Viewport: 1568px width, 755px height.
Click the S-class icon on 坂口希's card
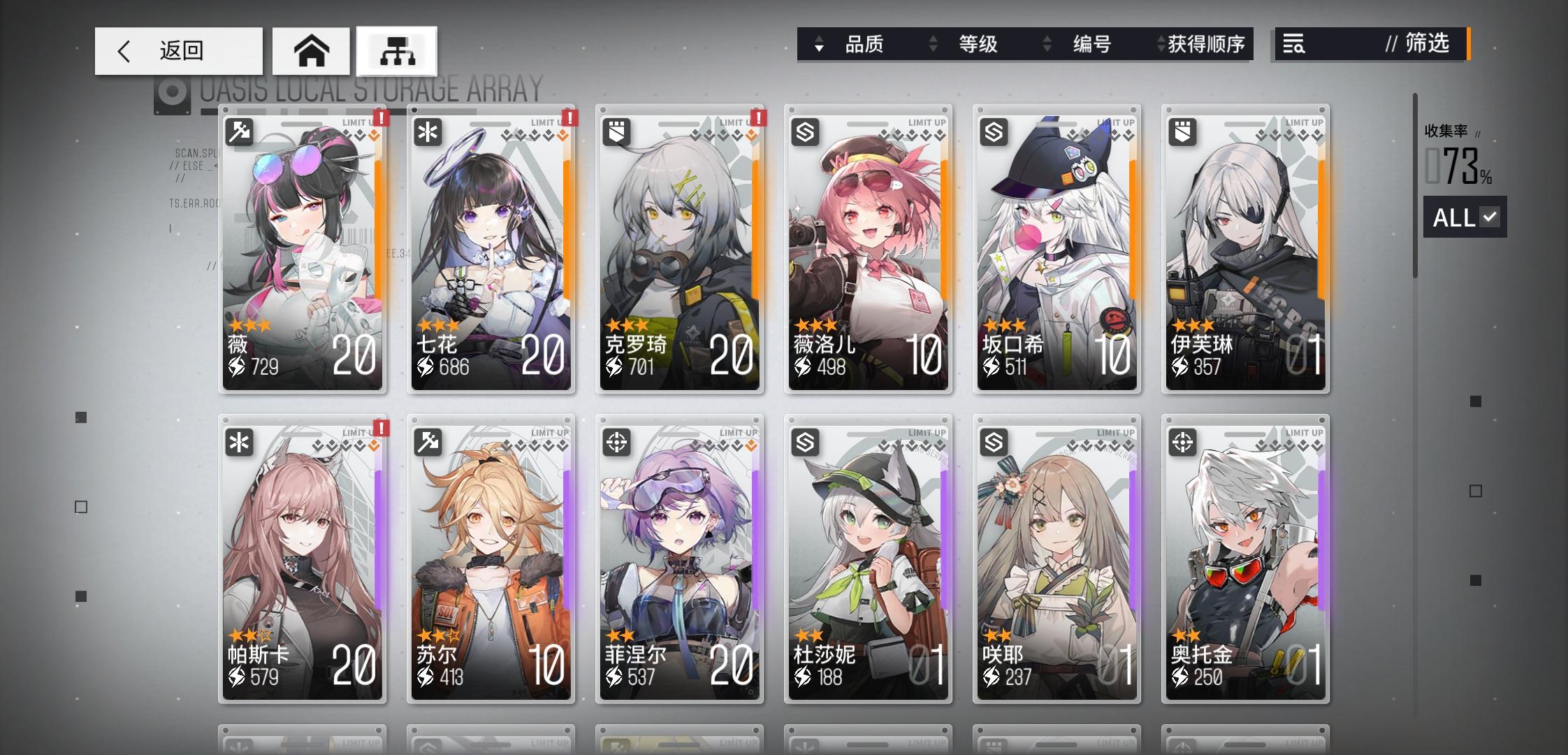[x=994, y=131]
